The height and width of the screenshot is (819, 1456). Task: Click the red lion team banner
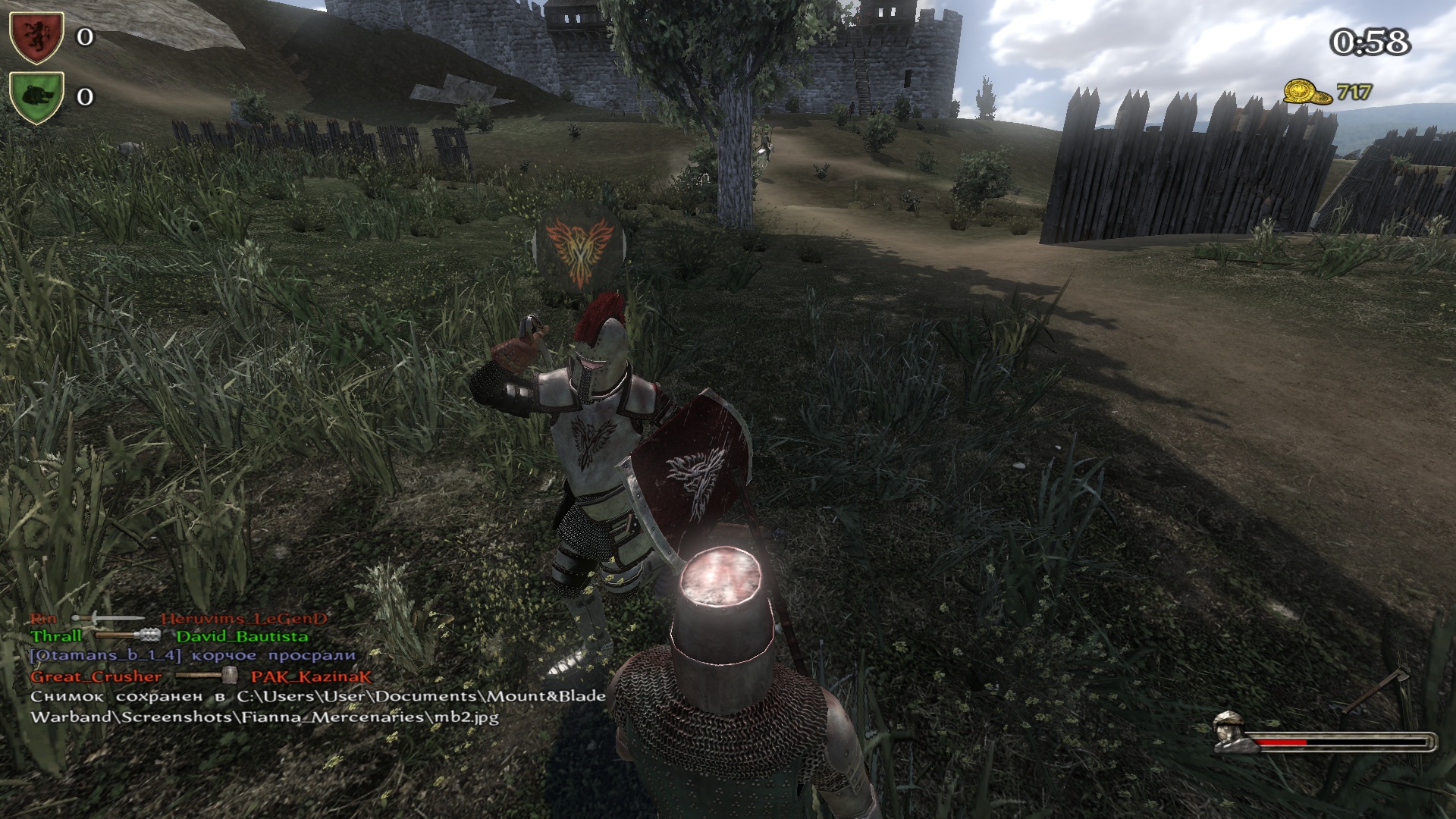click(x=36, y=36)
